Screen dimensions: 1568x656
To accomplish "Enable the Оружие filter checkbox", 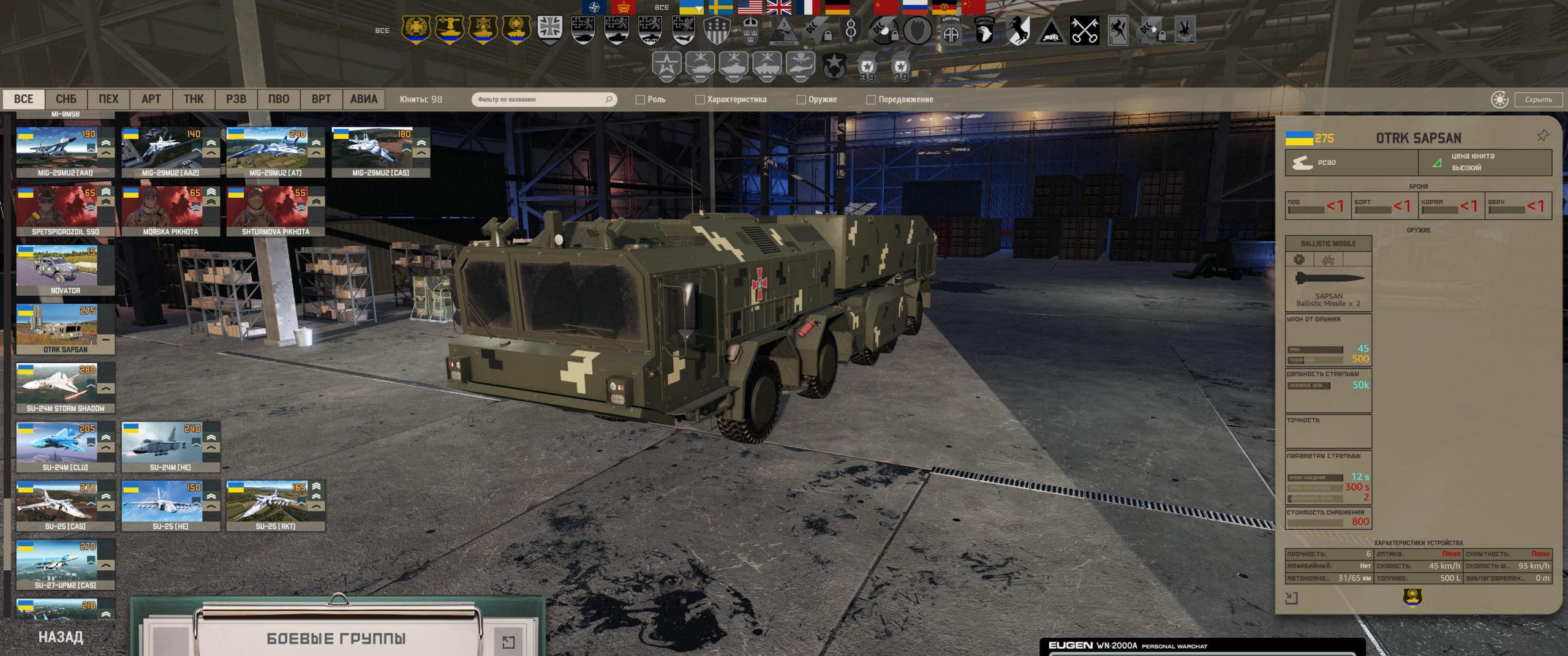I will [x=801, y=100].
